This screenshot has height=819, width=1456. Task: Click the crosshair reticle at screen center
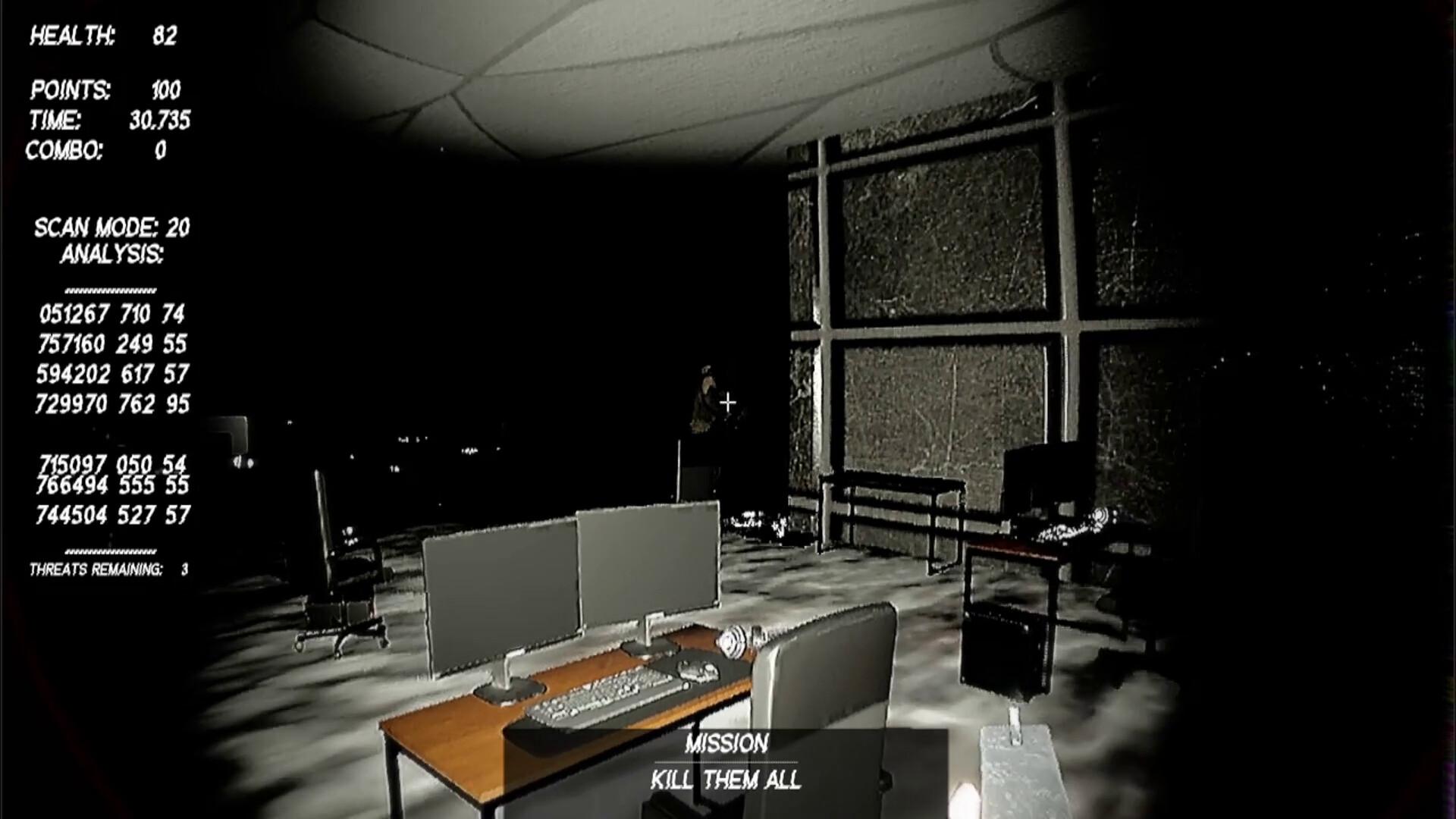point(726,402)
